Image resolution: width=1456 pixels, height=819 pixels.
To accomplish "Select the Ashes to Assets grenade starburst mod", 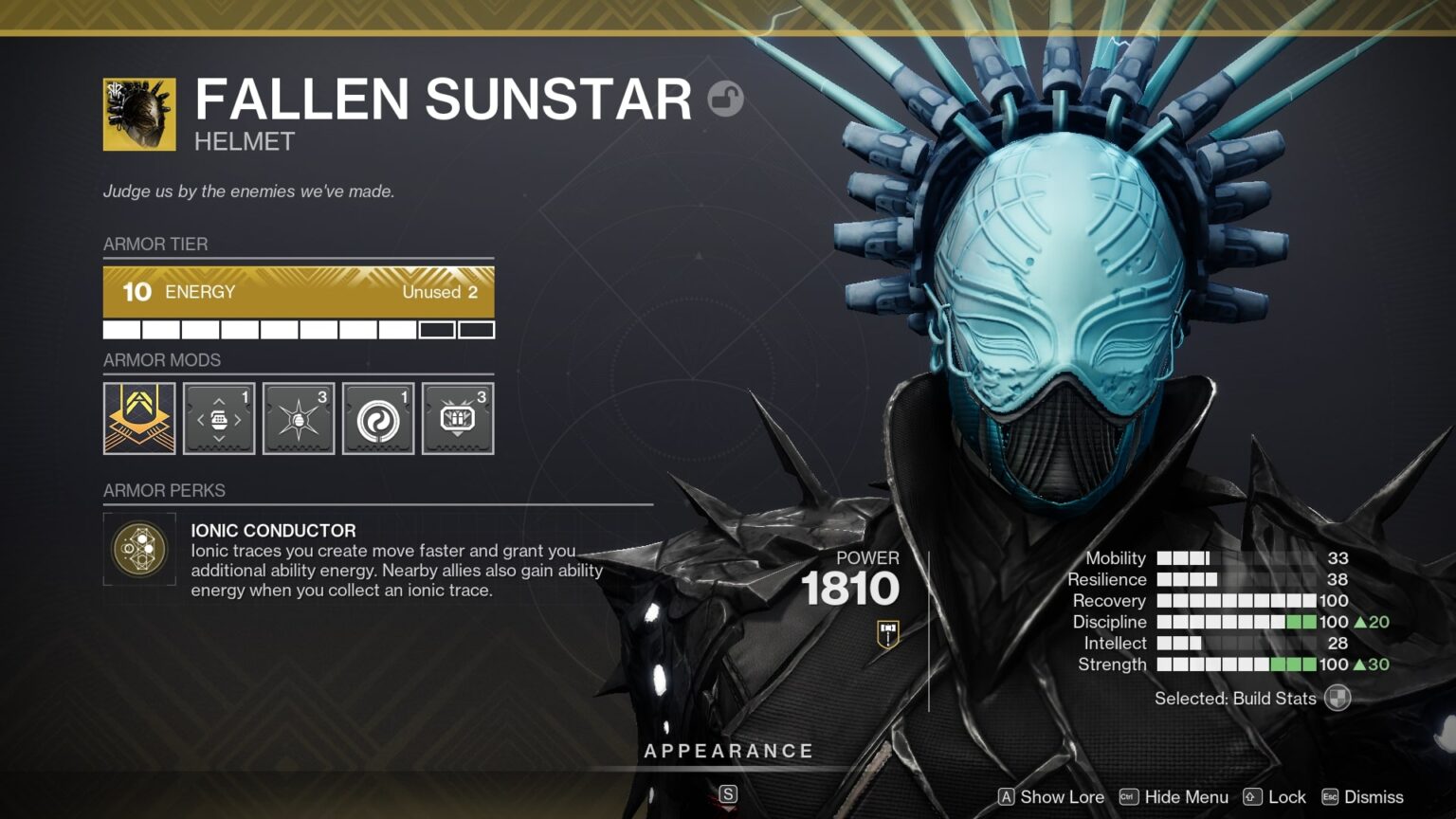I will (x=299, y=418).
